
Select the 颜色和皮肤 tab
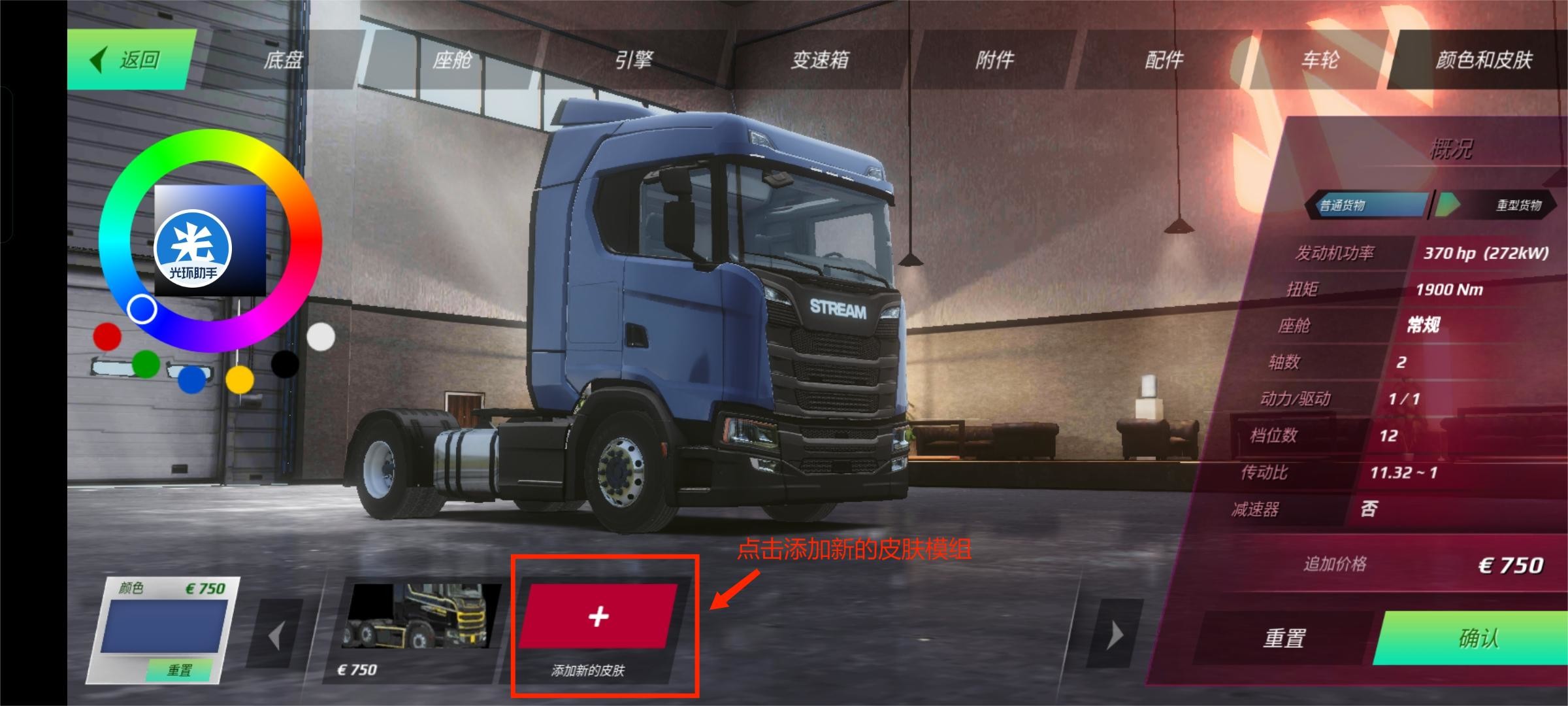[1483, 60]
